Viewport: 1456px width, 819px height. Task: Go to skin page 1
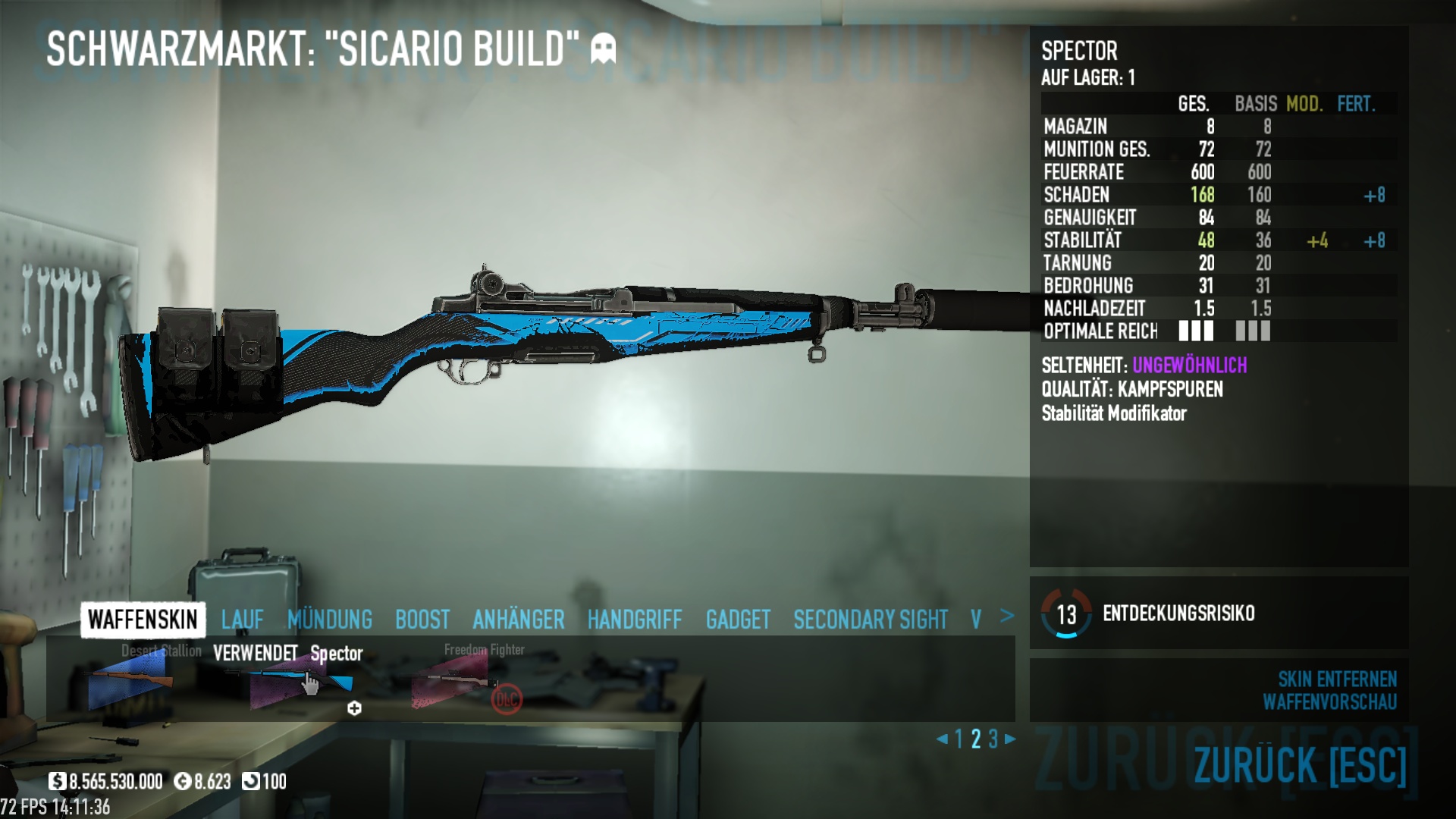[x=959, y=739]
